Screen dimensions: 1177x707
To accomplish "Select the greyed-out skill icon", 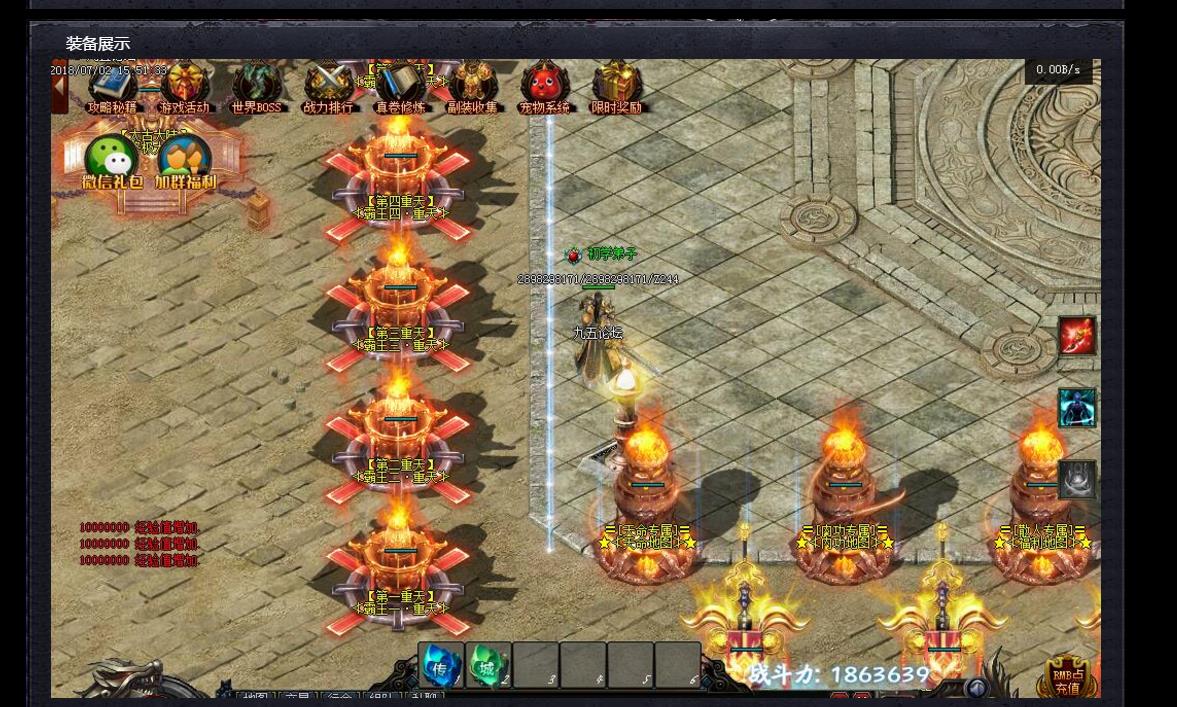I will point(1077,480).
